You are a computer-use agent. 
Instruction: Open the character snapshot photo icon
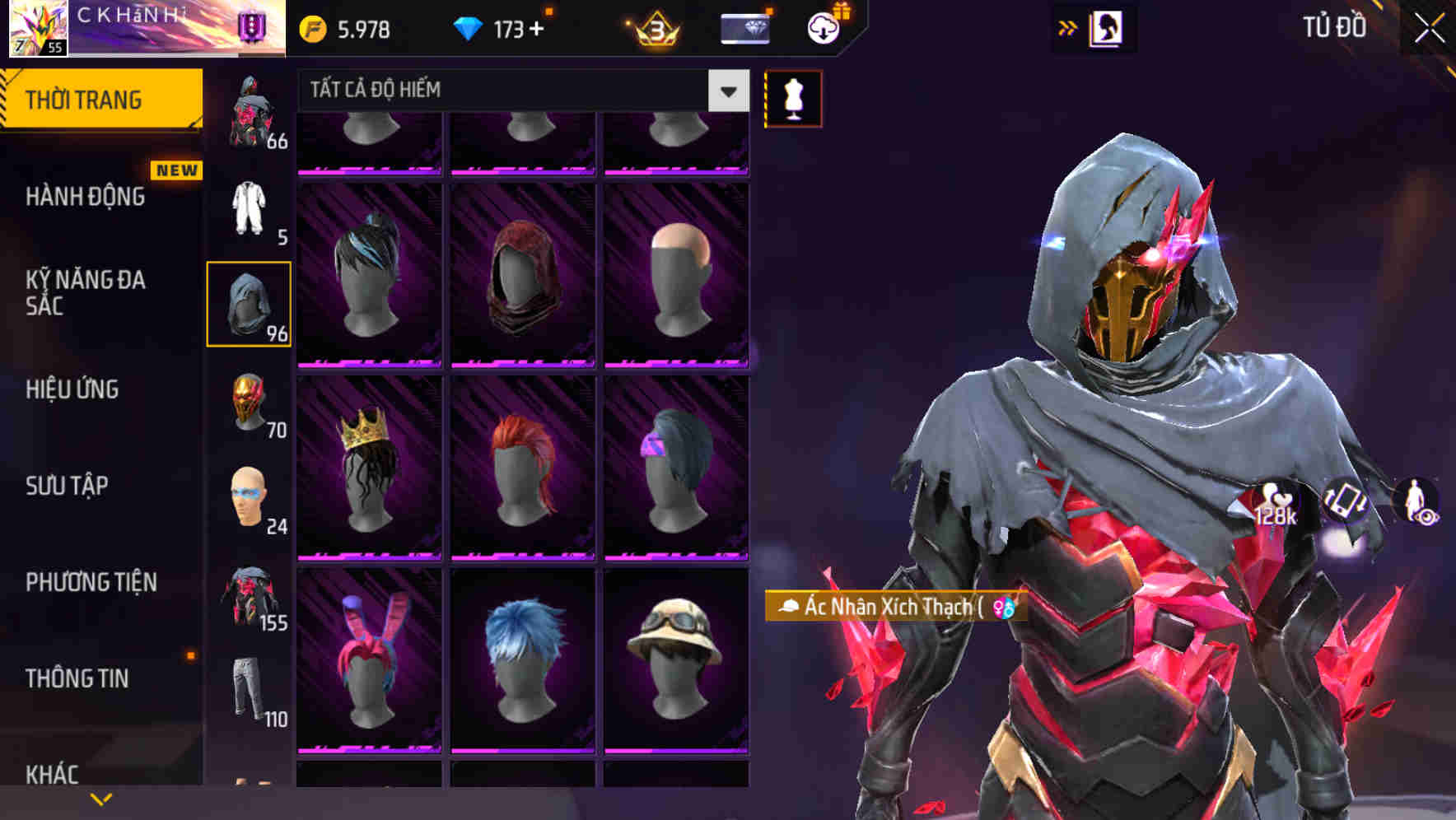1108,26
